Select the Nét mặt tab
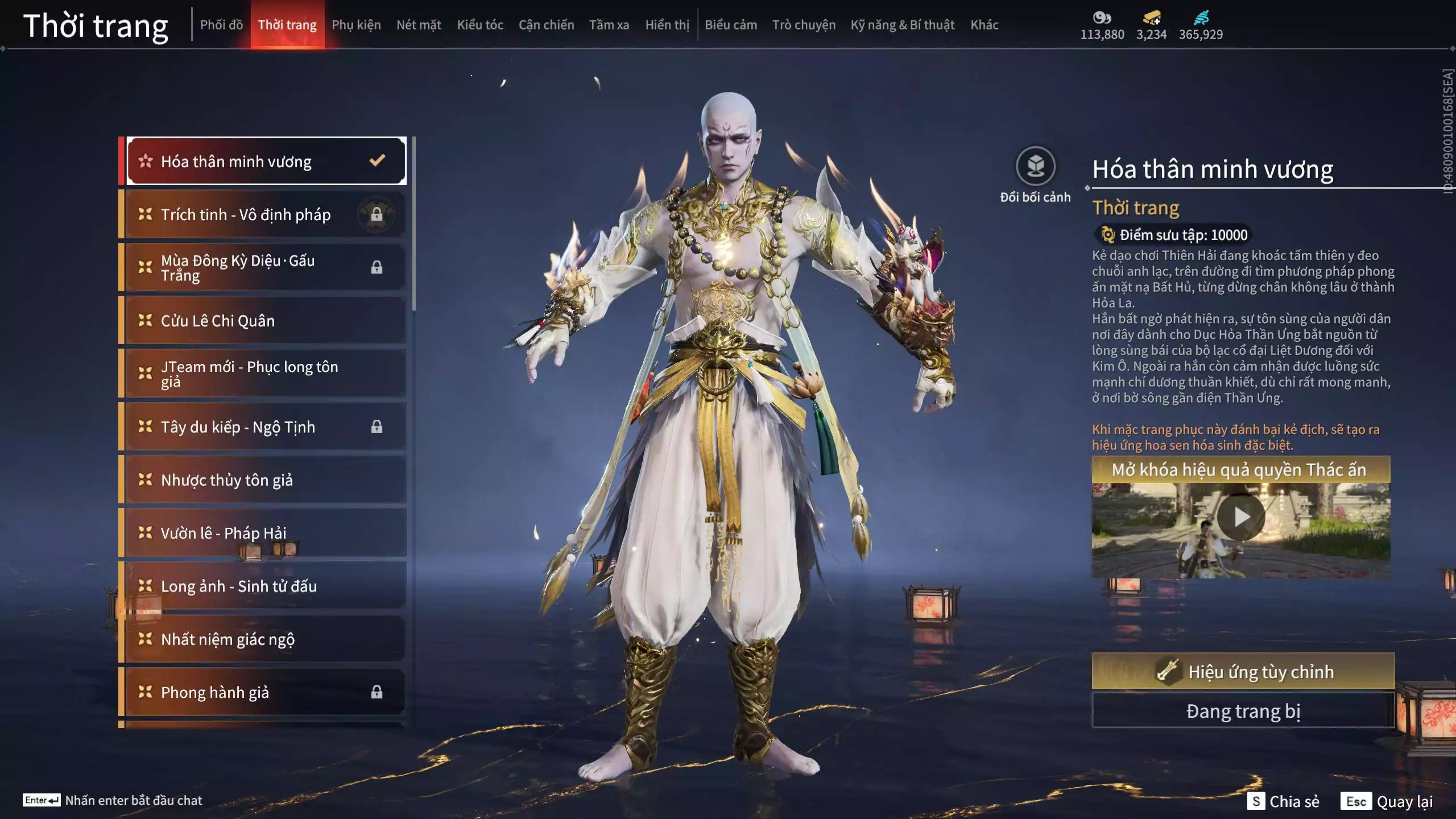Screen dimensions: 1456x819 [x=419, y=24]
